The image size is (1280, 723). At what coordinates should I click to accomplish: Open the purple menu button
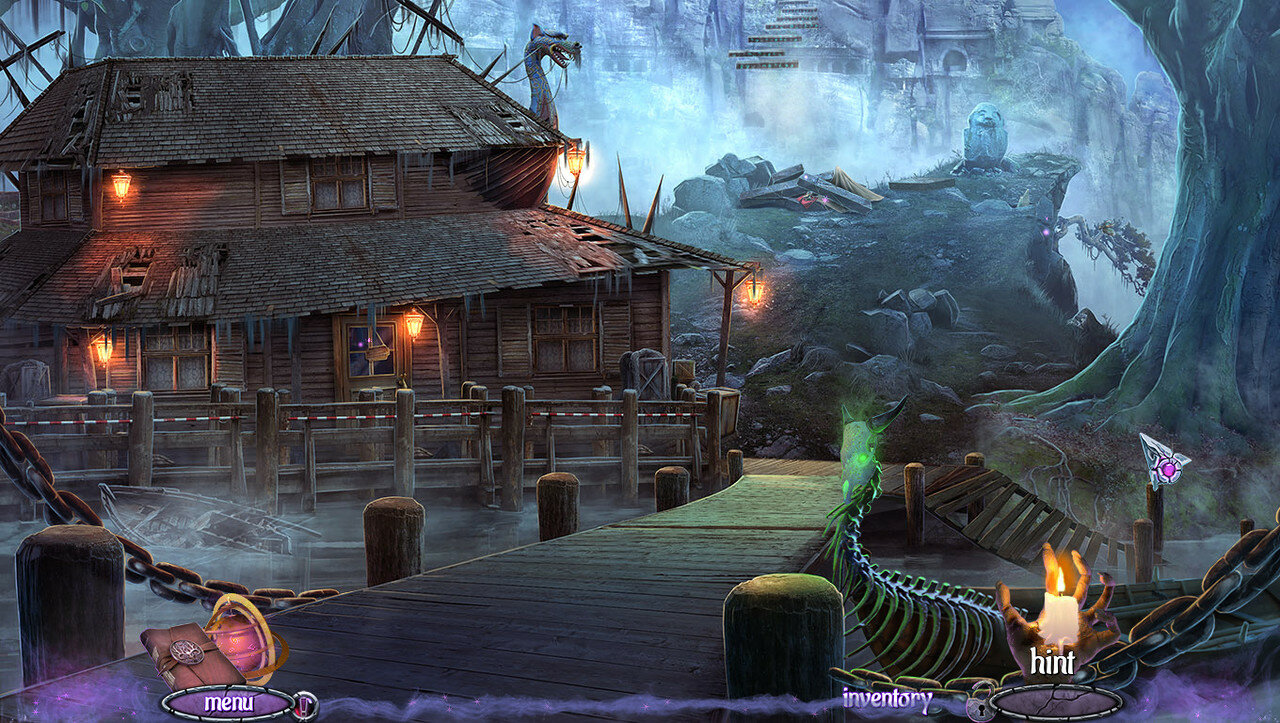pyautogui.click(x=228, y=702)
